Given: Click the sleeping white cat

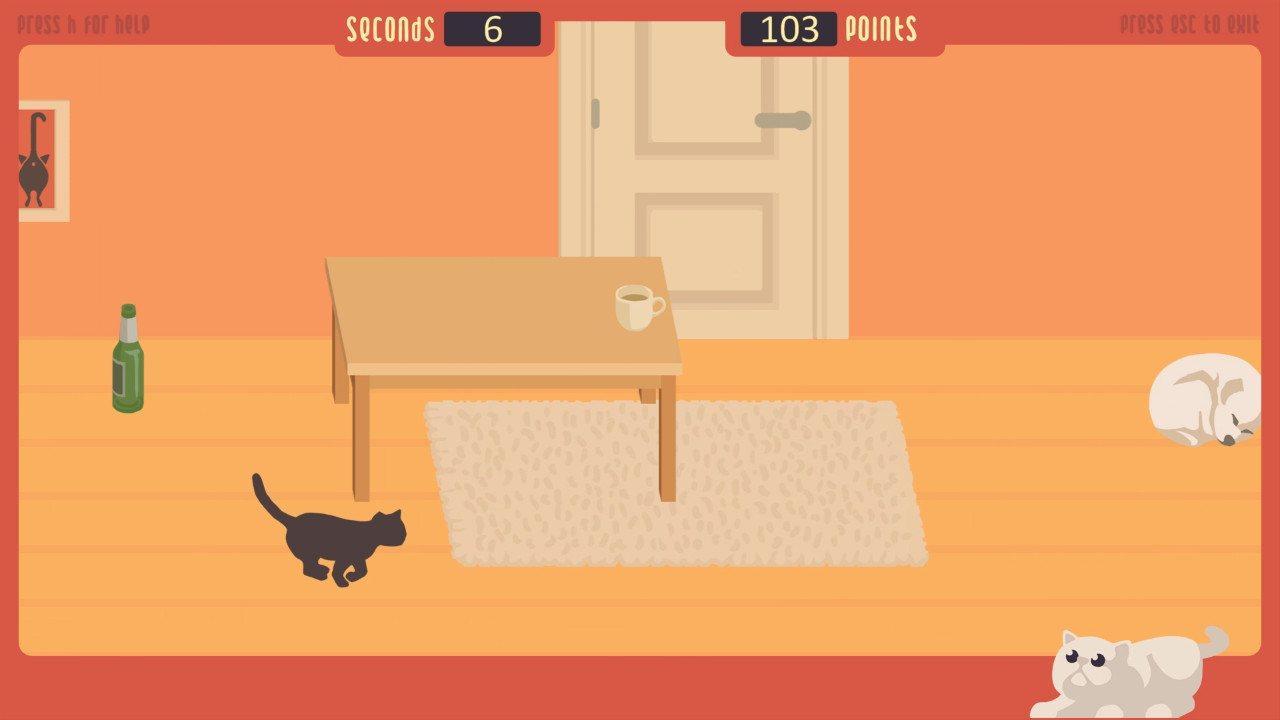Looking at the screenshot, I should [x=1205, y=400].
